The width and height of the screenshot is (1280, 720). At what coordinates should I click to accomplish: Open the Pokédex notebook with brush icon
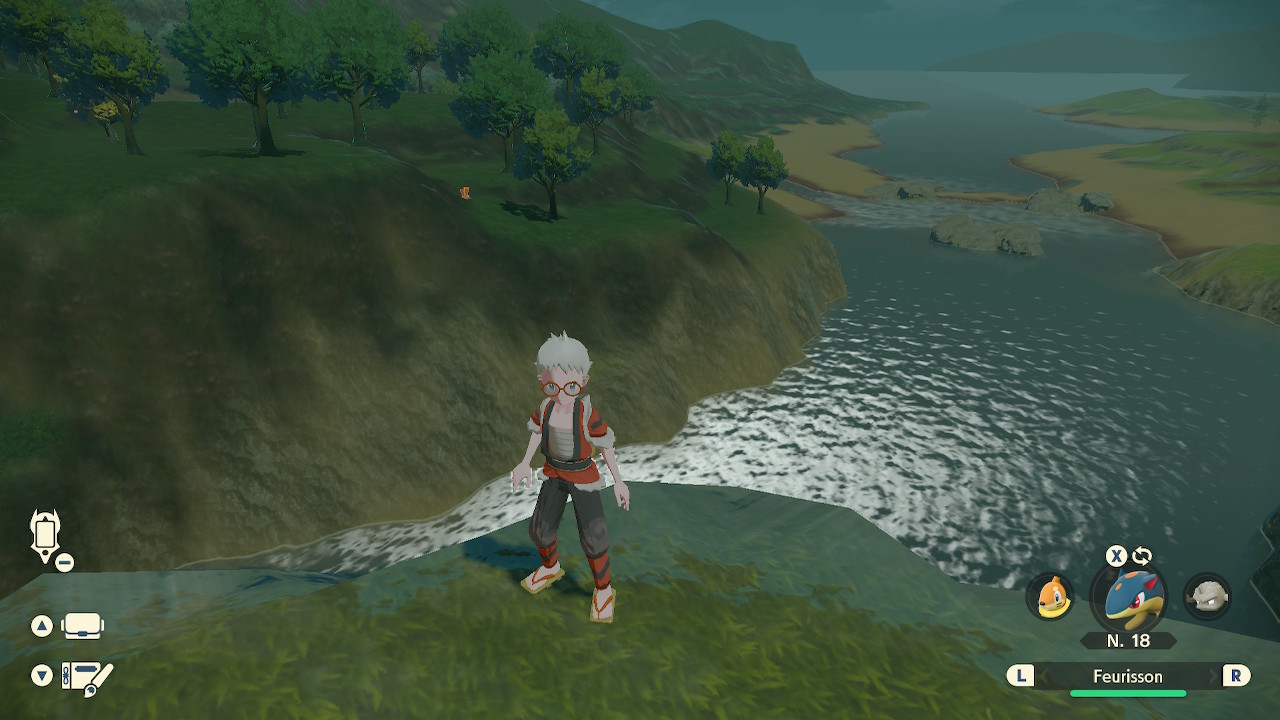(87, 677)
